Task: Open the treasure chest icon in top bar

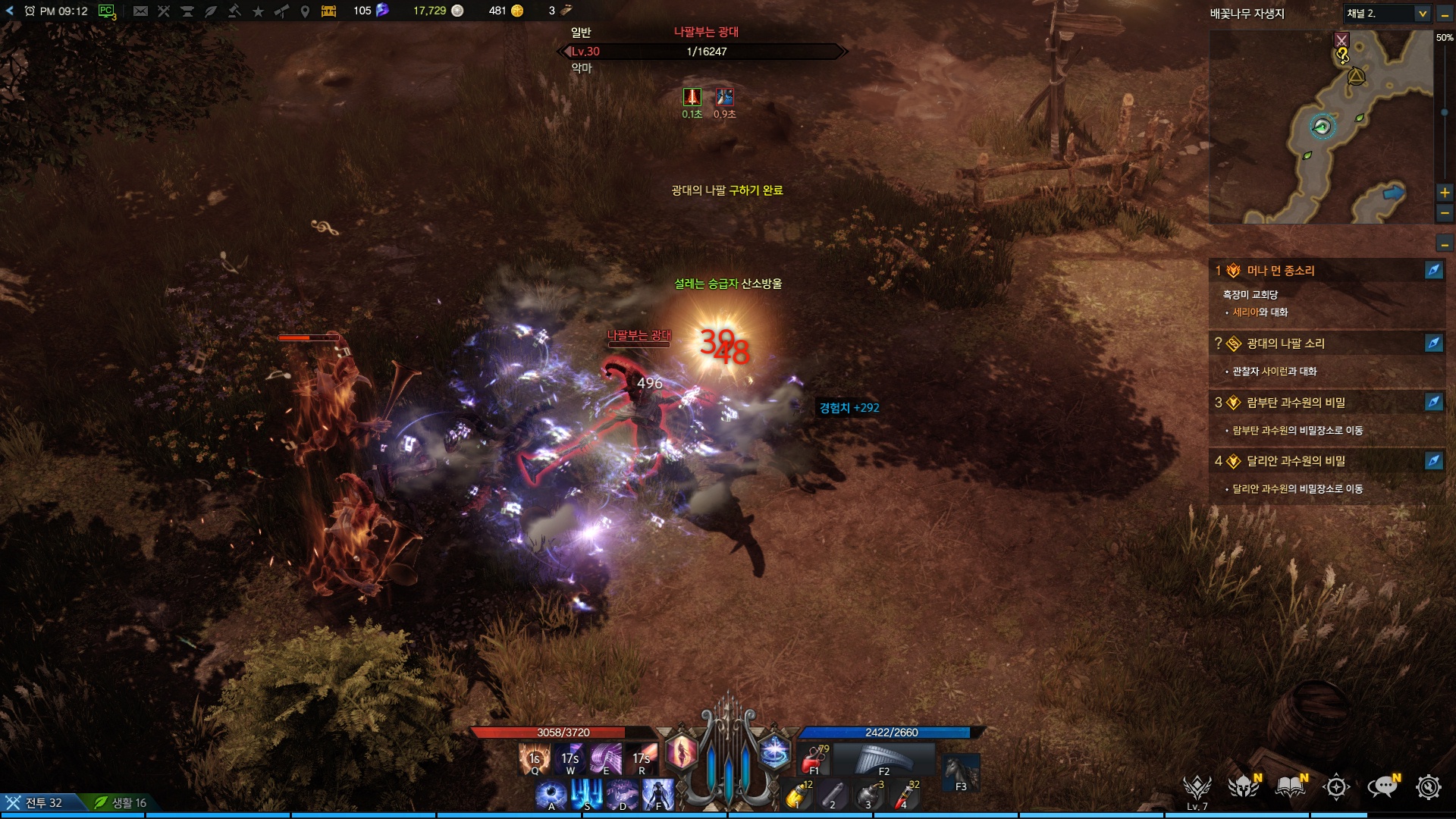Action: [328, 11]
